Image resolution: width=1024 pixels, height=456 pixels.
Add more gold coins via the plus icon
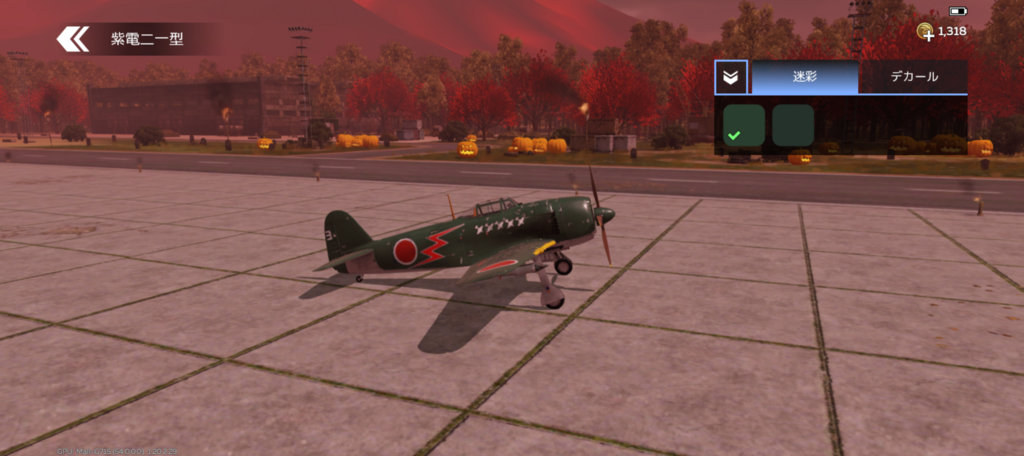[925, 32]
